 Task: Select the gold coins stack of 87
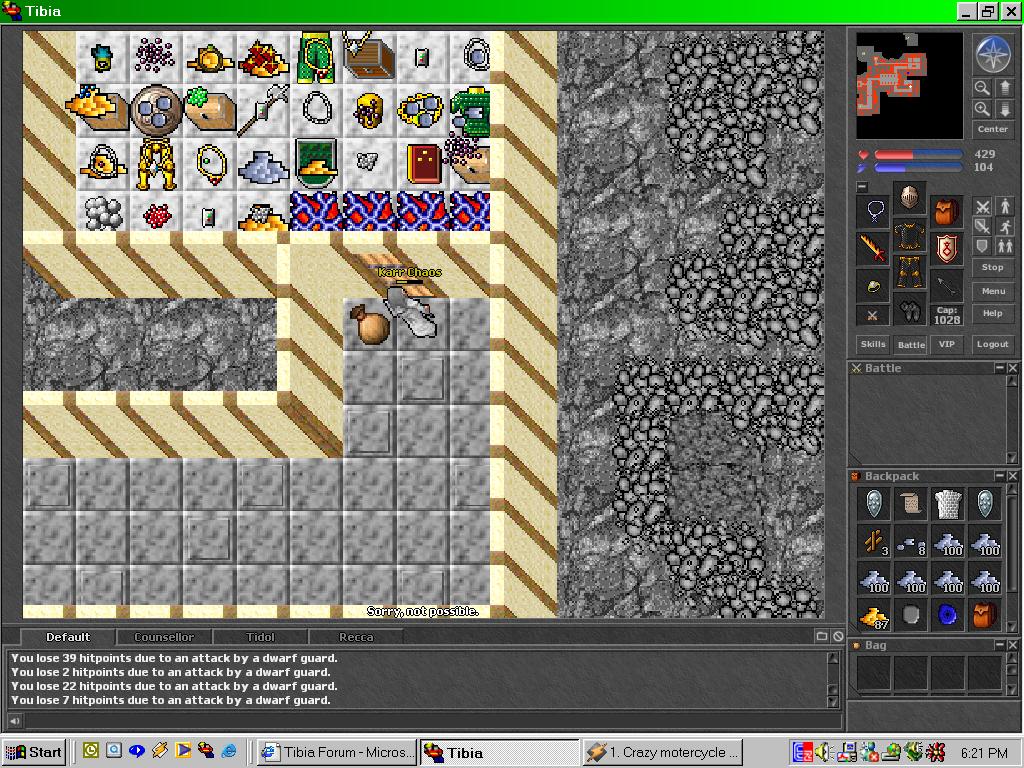point(874,614)
